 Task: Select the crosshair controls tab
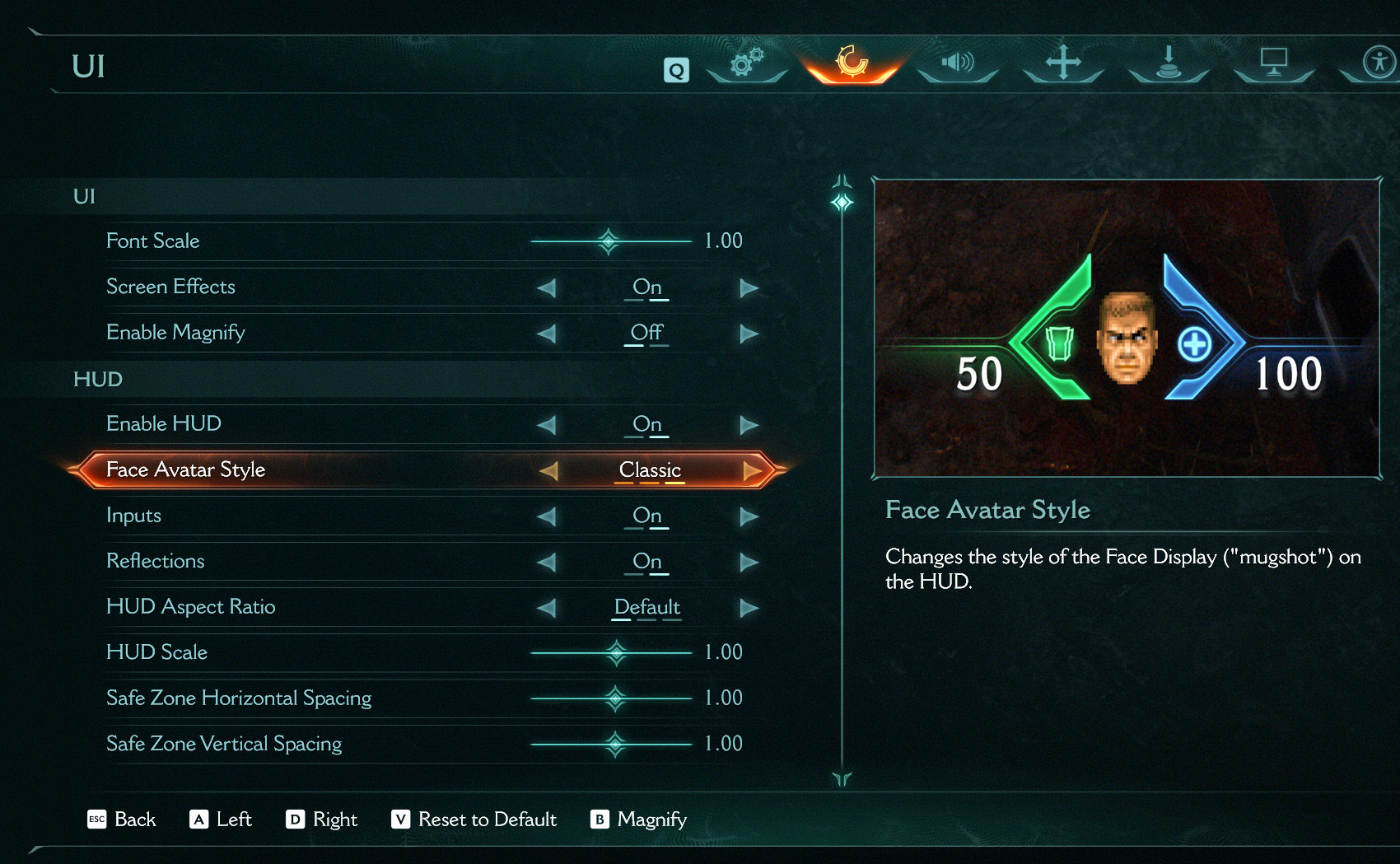click(x=1063, y=62)
